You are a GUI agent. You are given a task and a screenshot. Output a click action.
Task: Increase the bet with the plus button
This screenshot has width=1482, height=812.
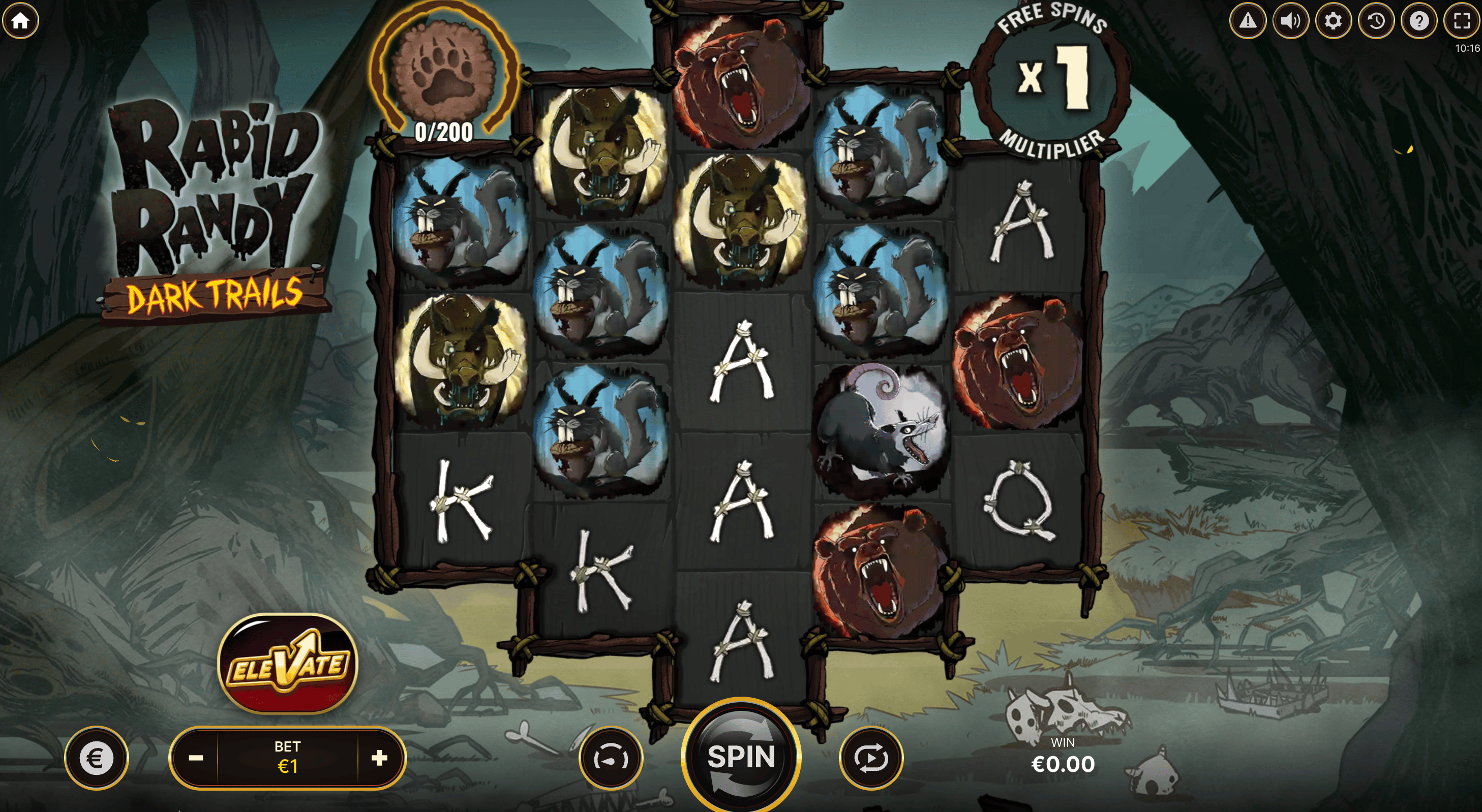click(x=379, y=758)
